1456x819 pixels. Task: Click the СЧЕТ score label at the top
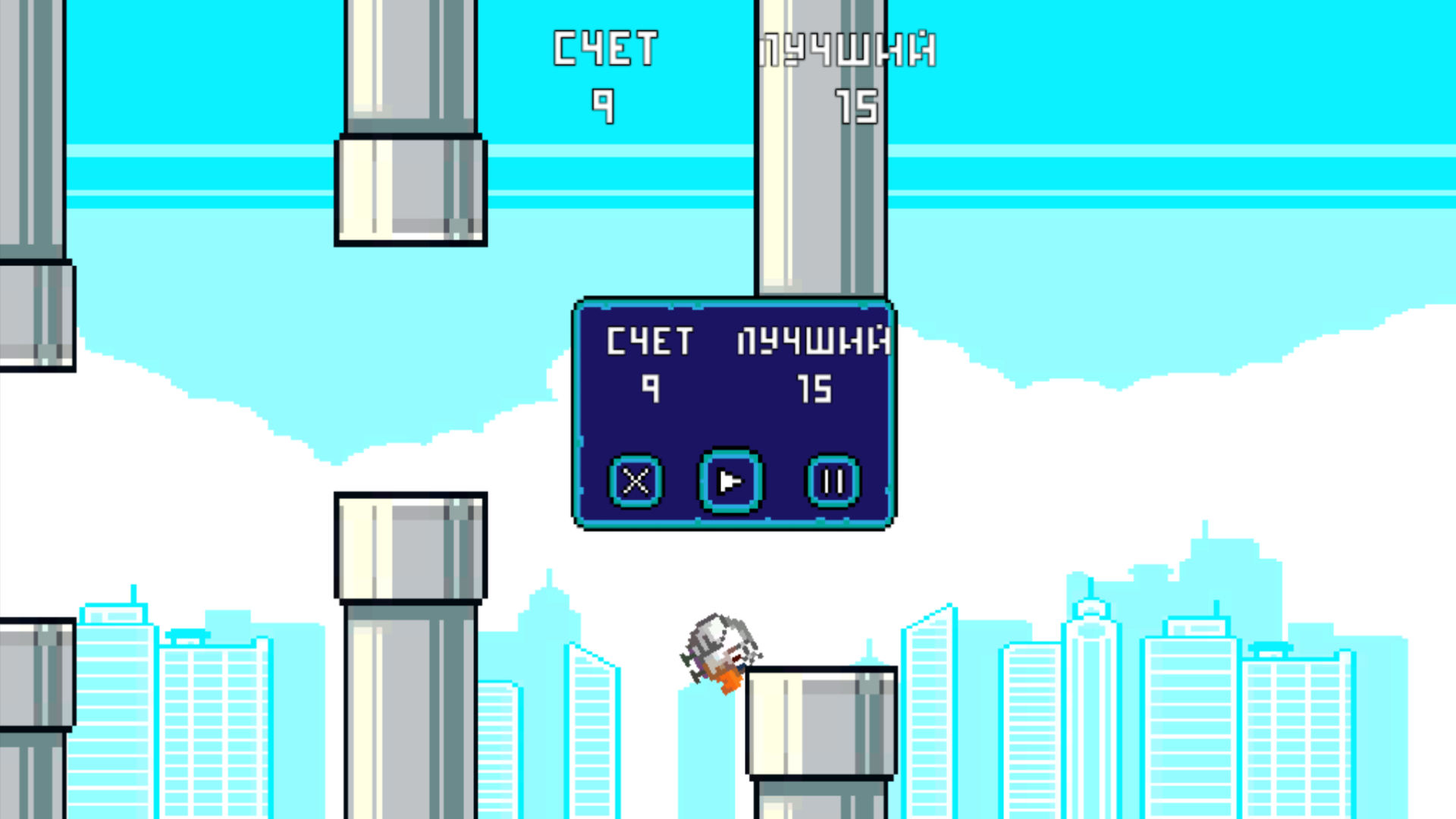604,47
